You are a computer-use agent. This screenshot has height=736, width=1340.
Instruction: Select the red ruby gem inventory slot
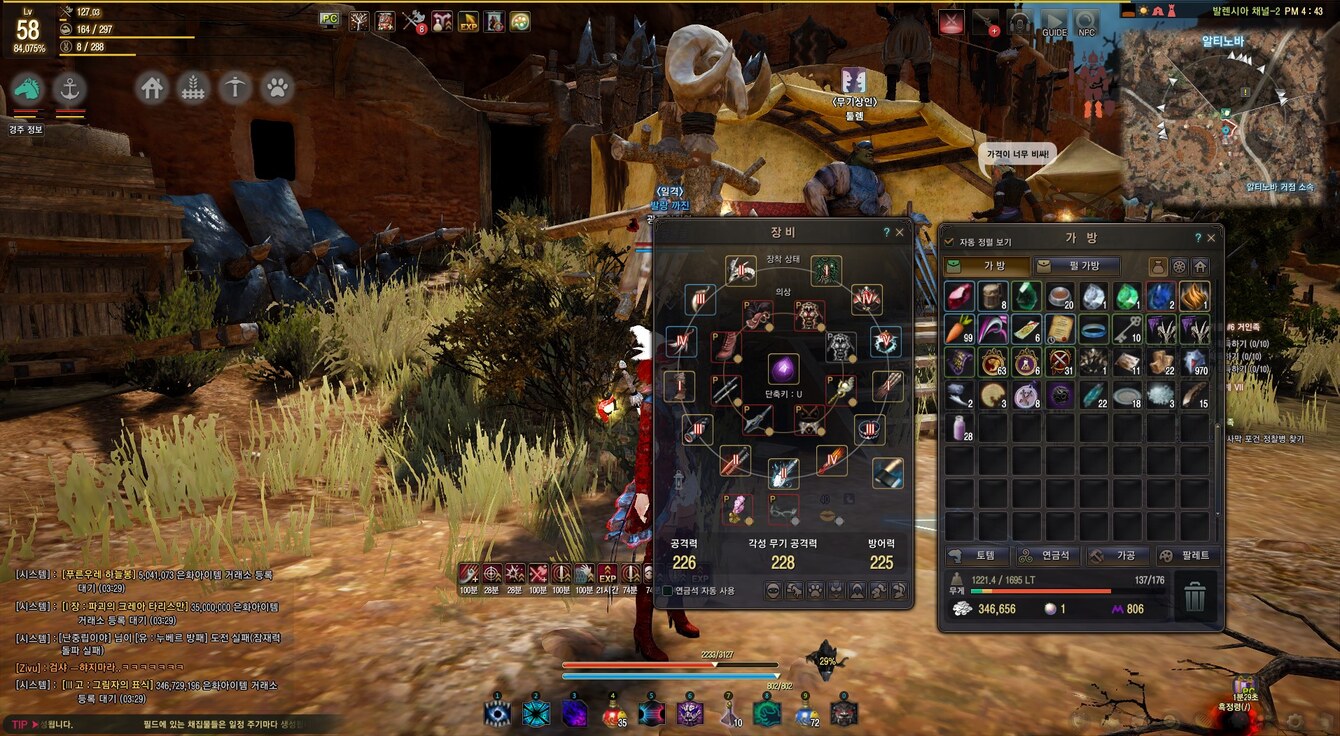point(959,295)
